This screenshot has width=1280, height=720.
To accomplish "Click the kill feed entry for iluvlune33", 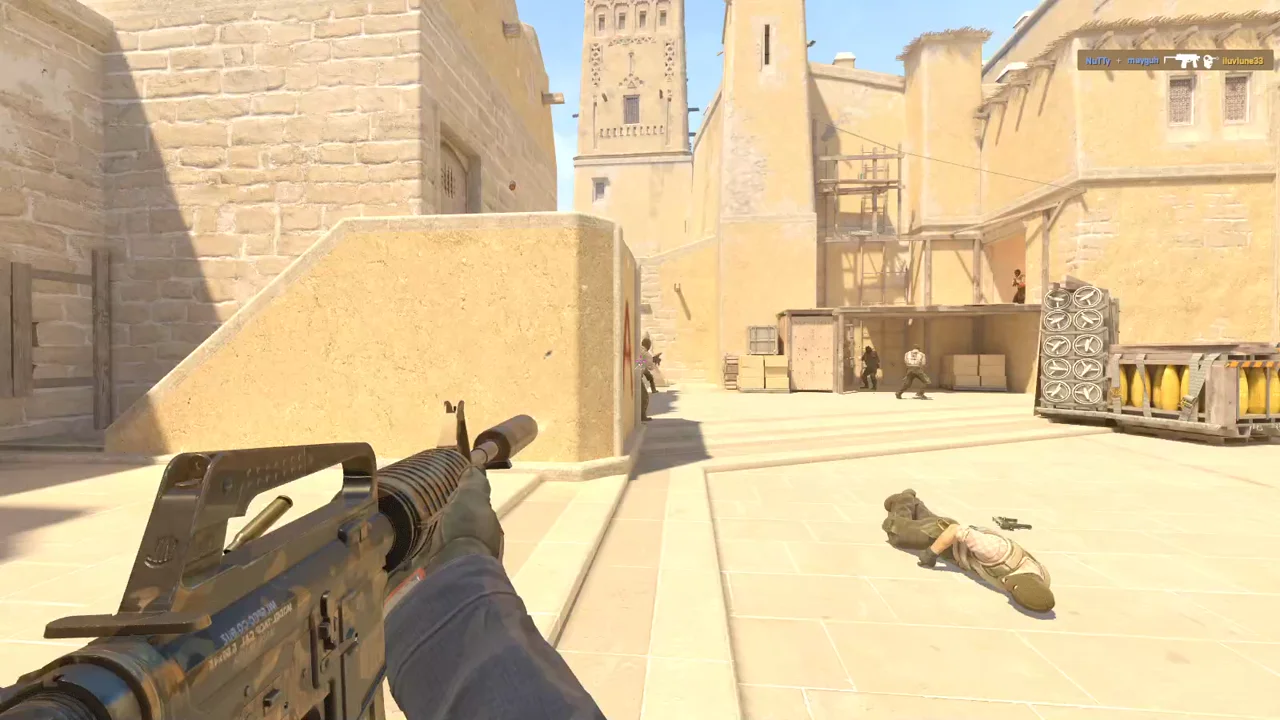I will (x=1175, y=61).
